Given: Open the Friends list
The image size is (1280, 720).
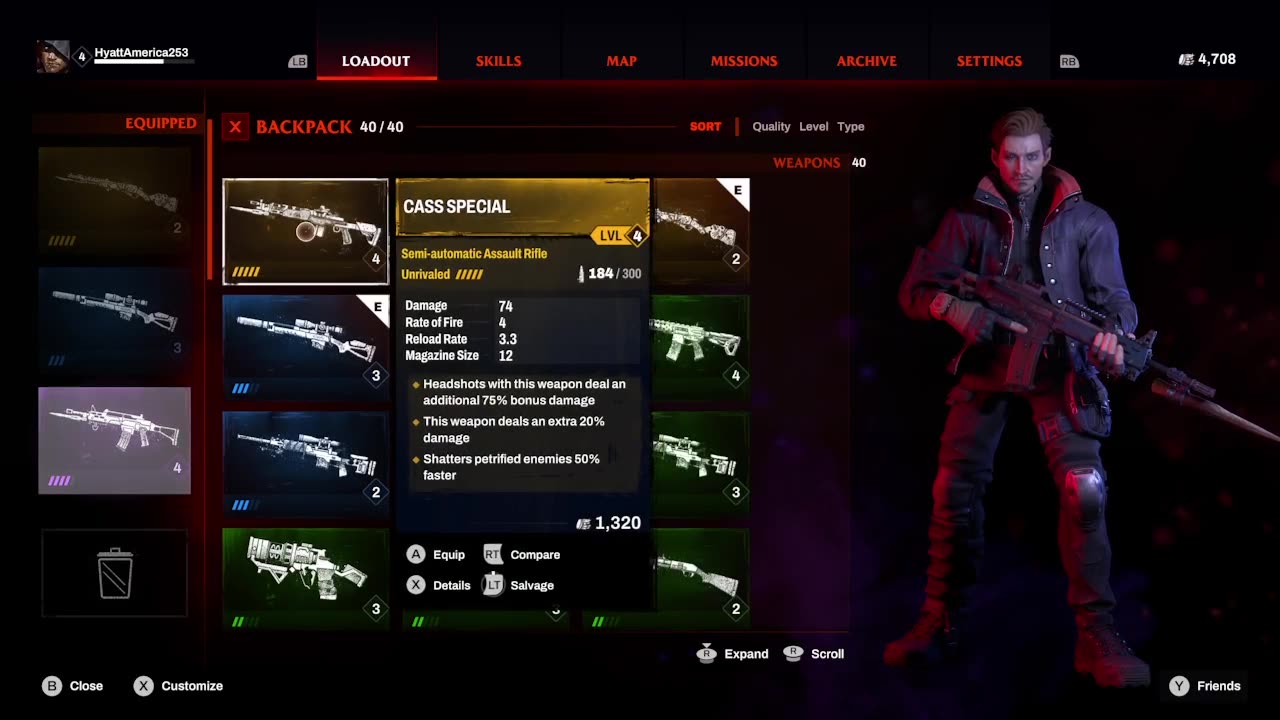Looking at the screenshot, I should pyautogui.click(x=1206, y=686).
